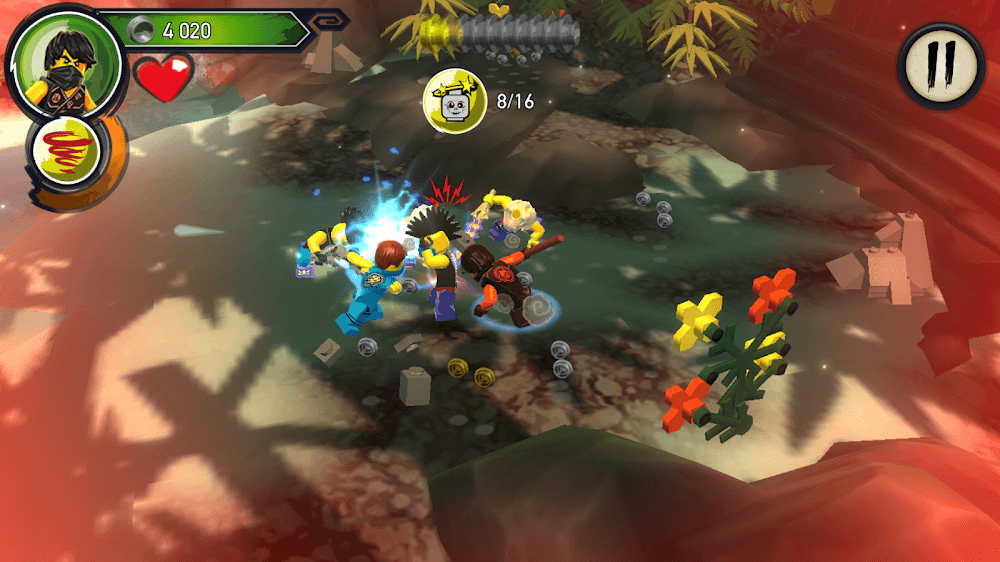This screenshot has width=1000, height=562.
Task: Tap the ninja character portrait
Action: (64, 66)
